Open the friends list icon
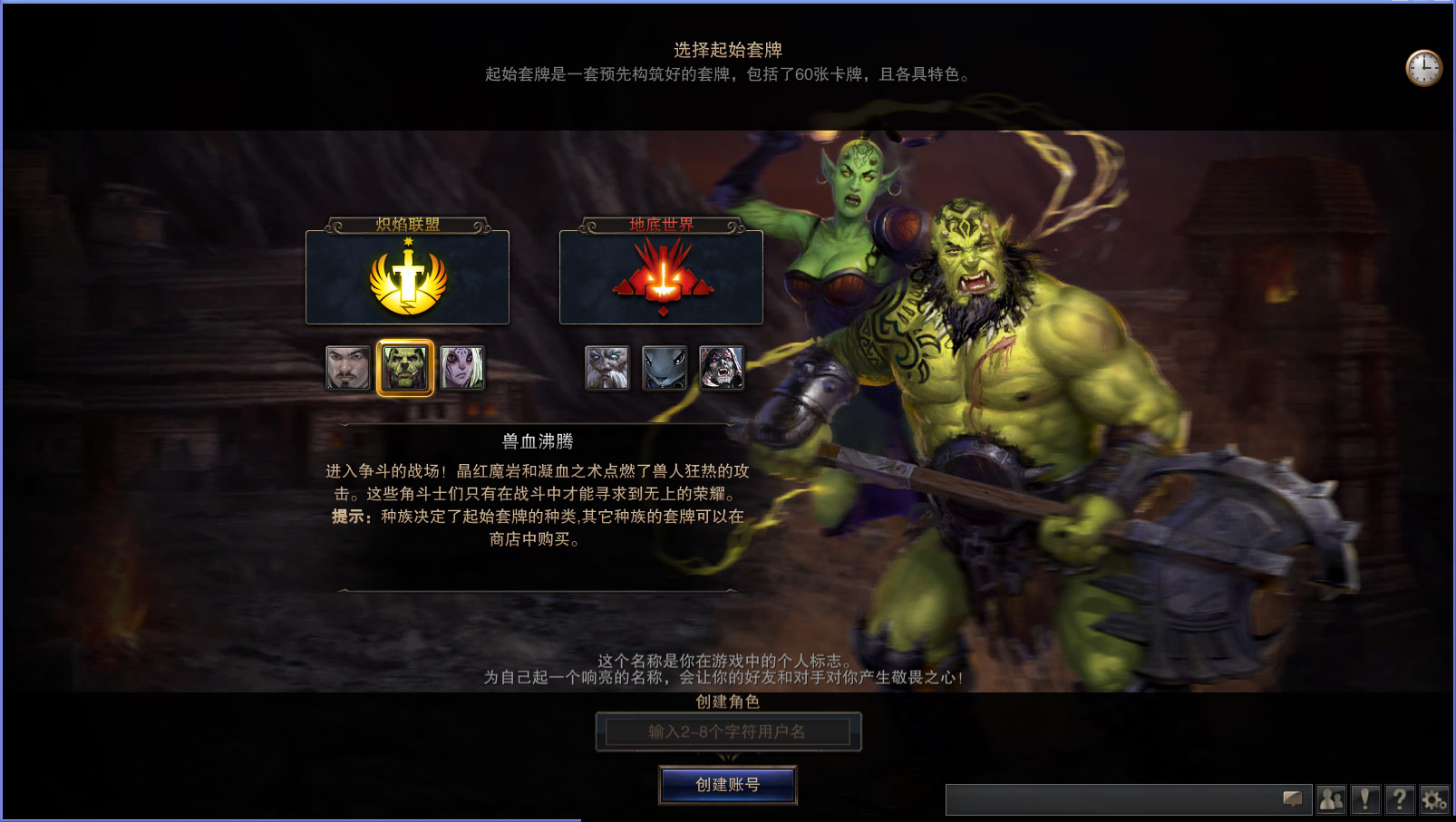The height and width of the screenshot is (822, 1456). [1331, 799]
